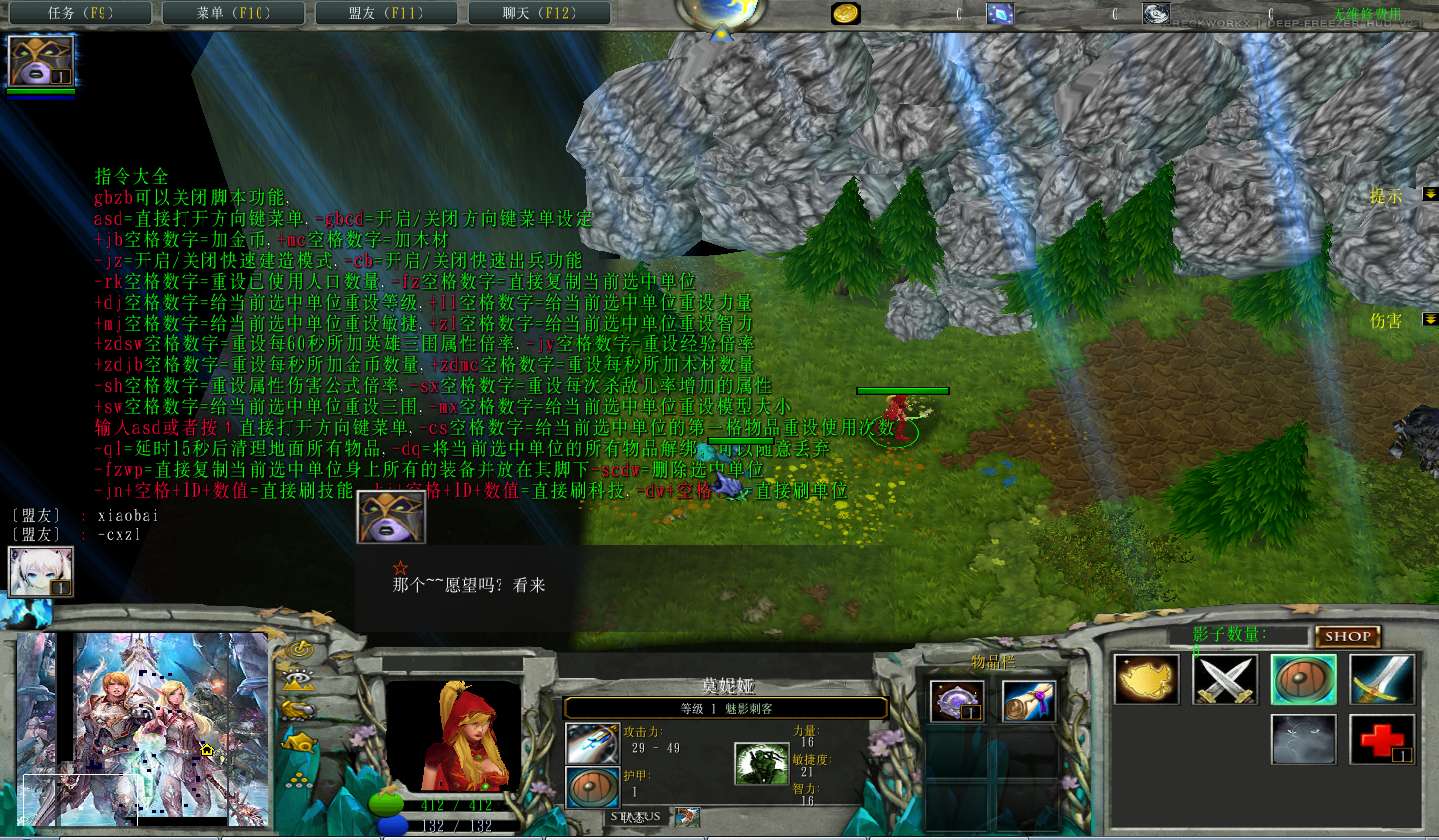Choose the single sword command icon
Image resolution: width=1439 pixels, height=840 pixels.
[1382, 680]
